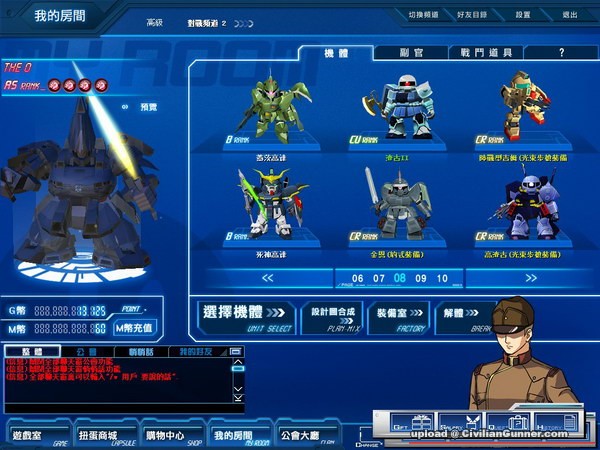Open 設計圖合成 Plan Mix

pos(330,316)
